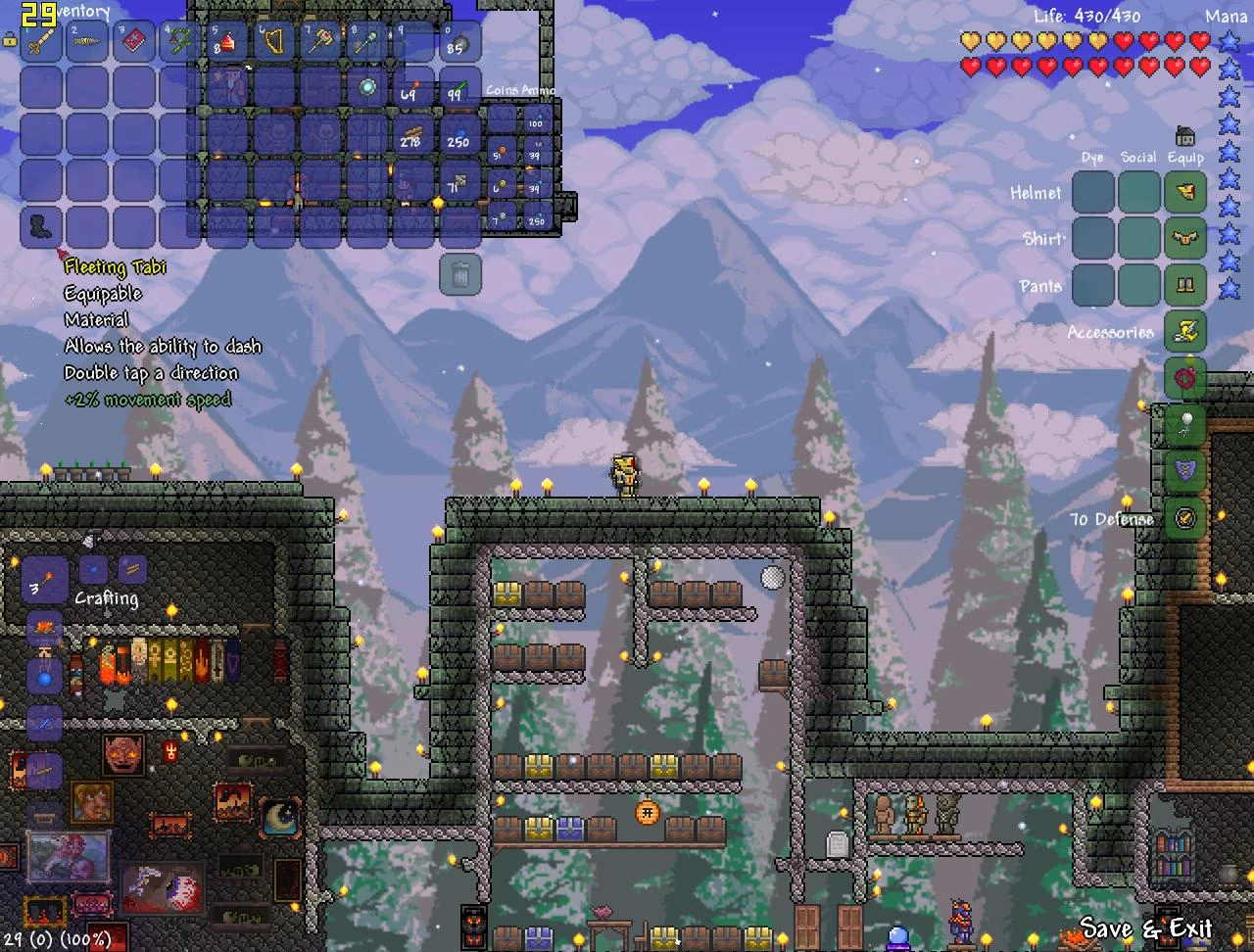Image resolution: width=1254 pixels, height=952 pixels.
Task: Click the emblem accessory beside the 70 Defense counter
Action: tap(1184, 519)
